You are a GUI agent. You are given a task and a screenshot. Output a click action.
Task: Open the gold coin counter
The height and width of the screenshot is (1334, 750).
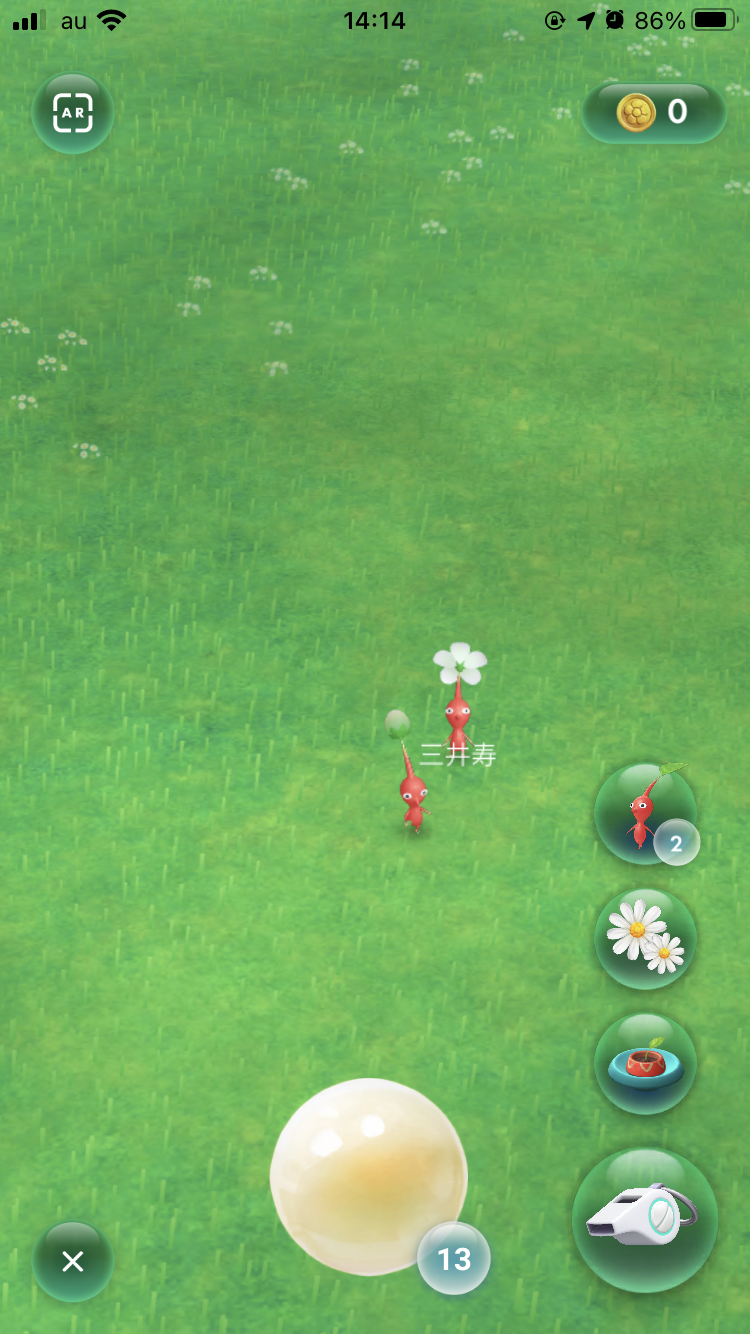[x=654, y=113]
